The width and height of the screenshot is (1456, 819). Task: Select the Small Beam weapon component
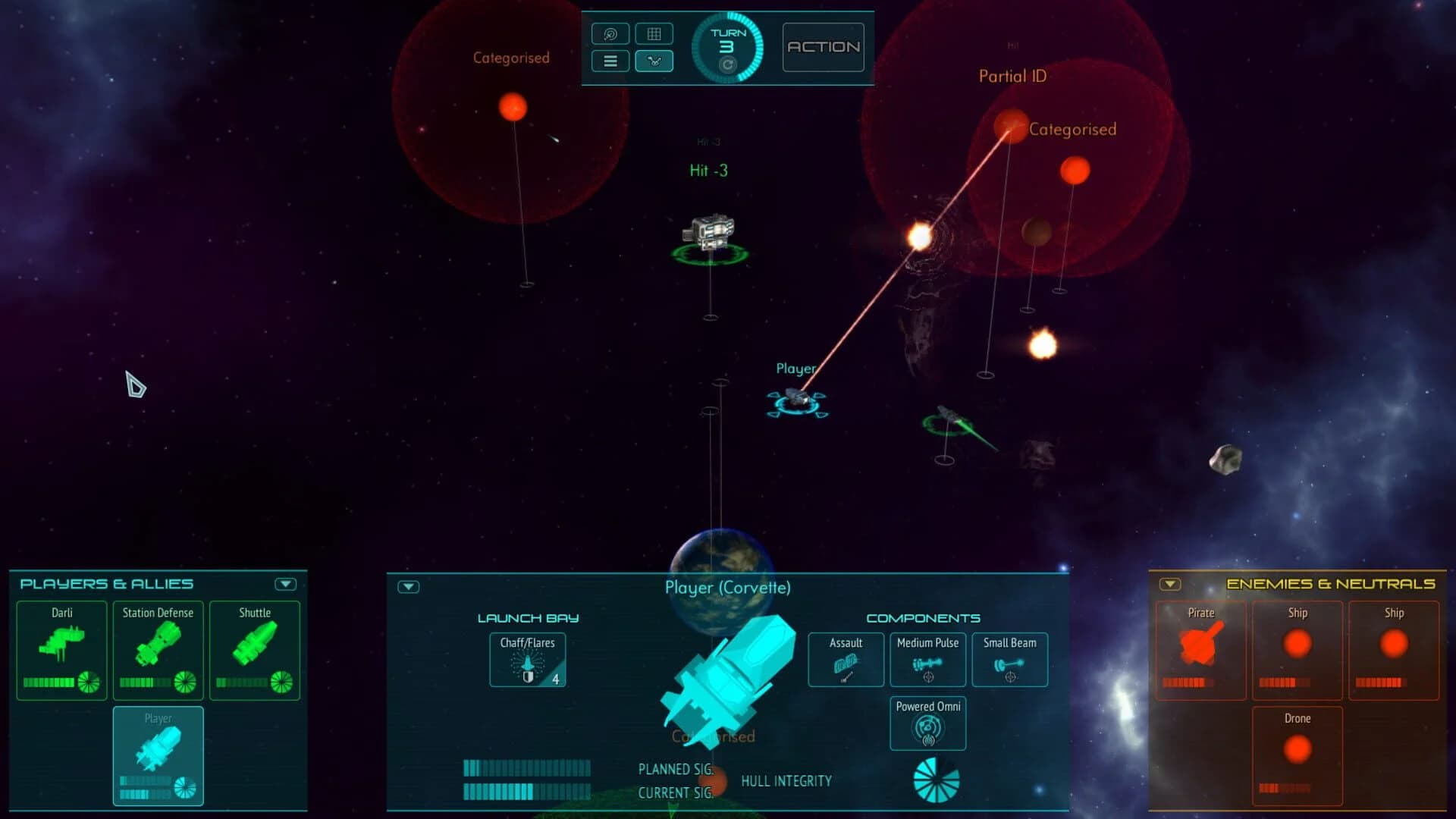[x=1009, y=659]
